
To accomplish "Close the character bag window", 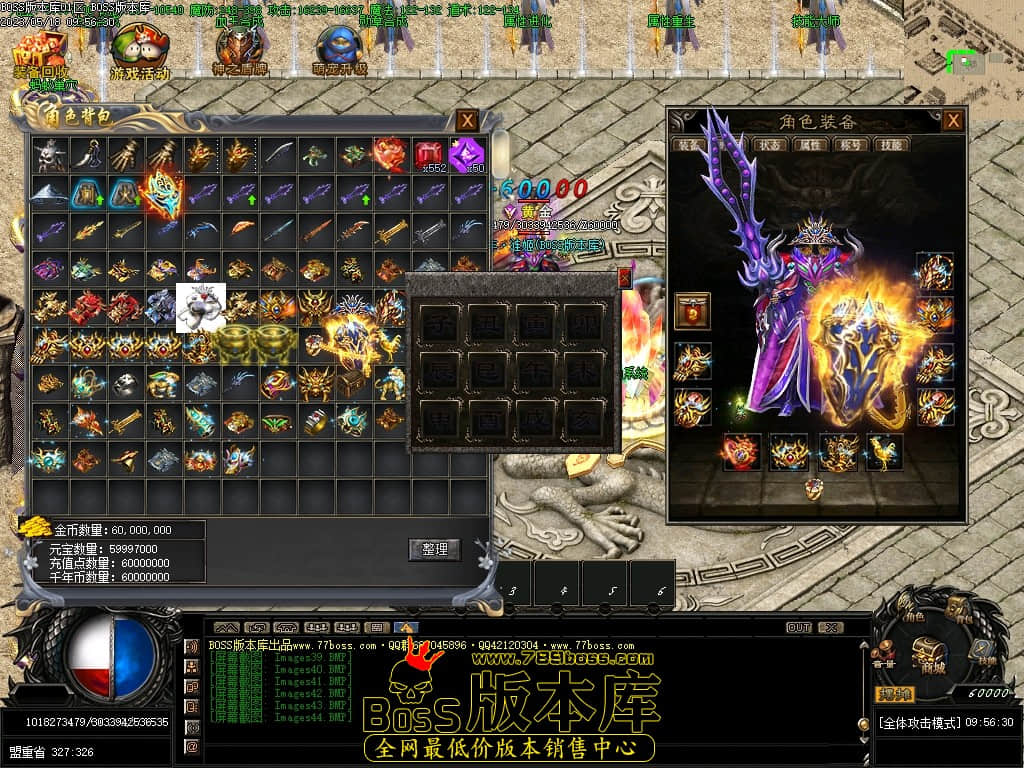I will point(467,121).
